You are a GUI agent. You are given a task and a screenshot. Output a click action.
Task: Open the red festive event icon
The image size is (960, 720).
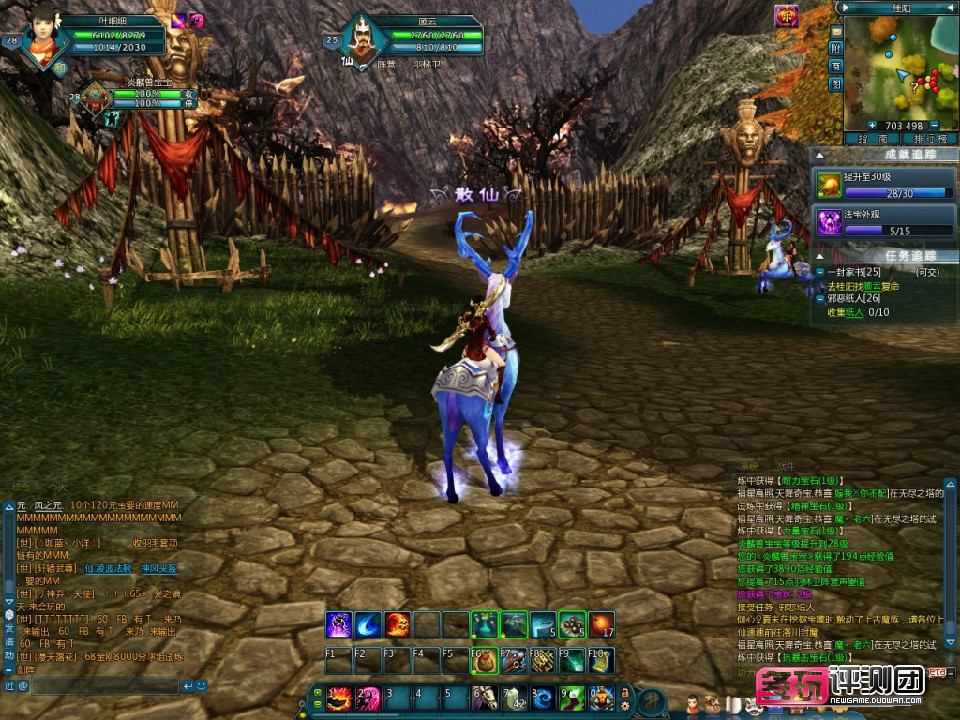(786, 16)
